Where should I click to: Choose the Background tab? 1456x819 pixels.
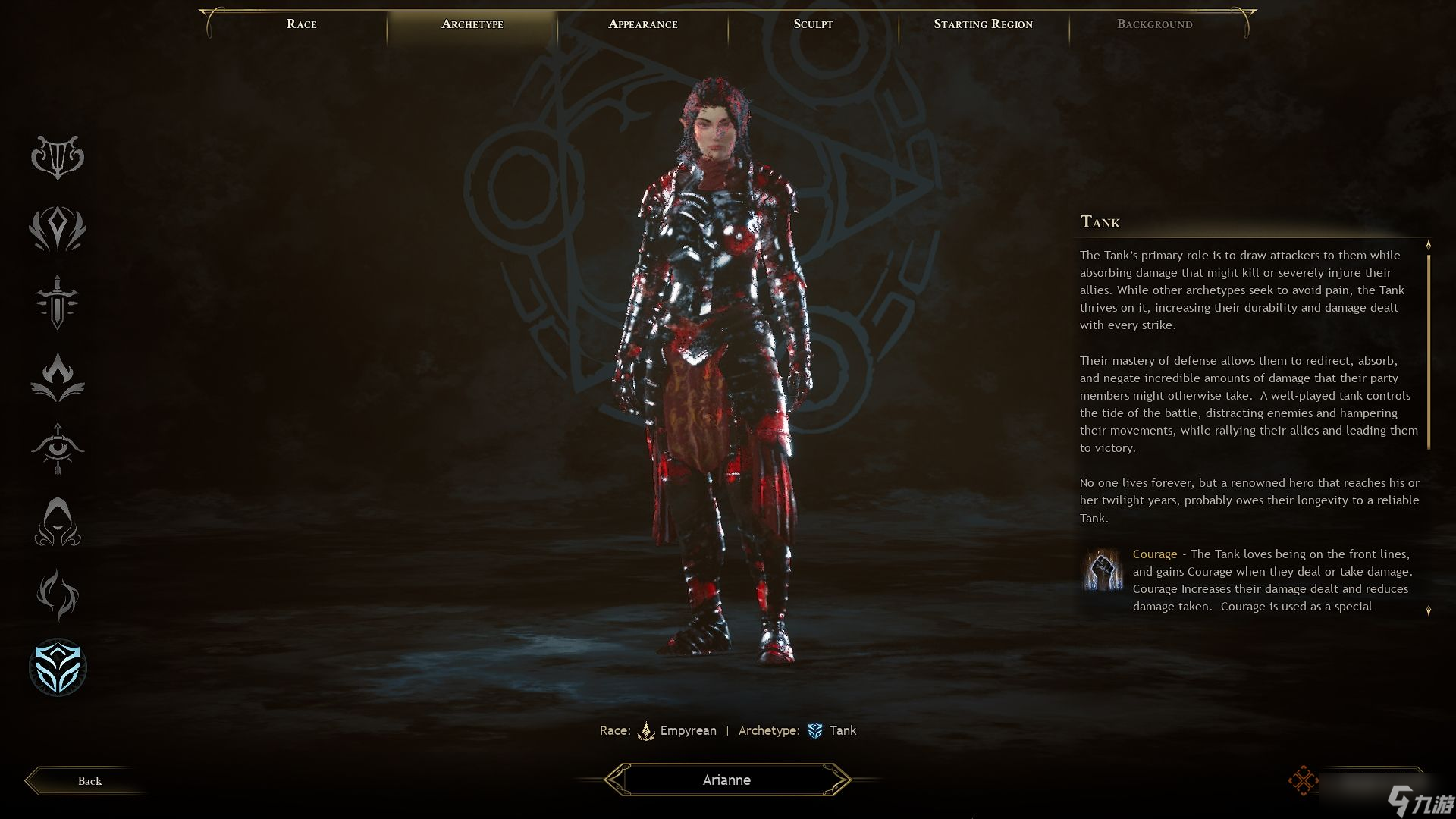point(1154,24)
